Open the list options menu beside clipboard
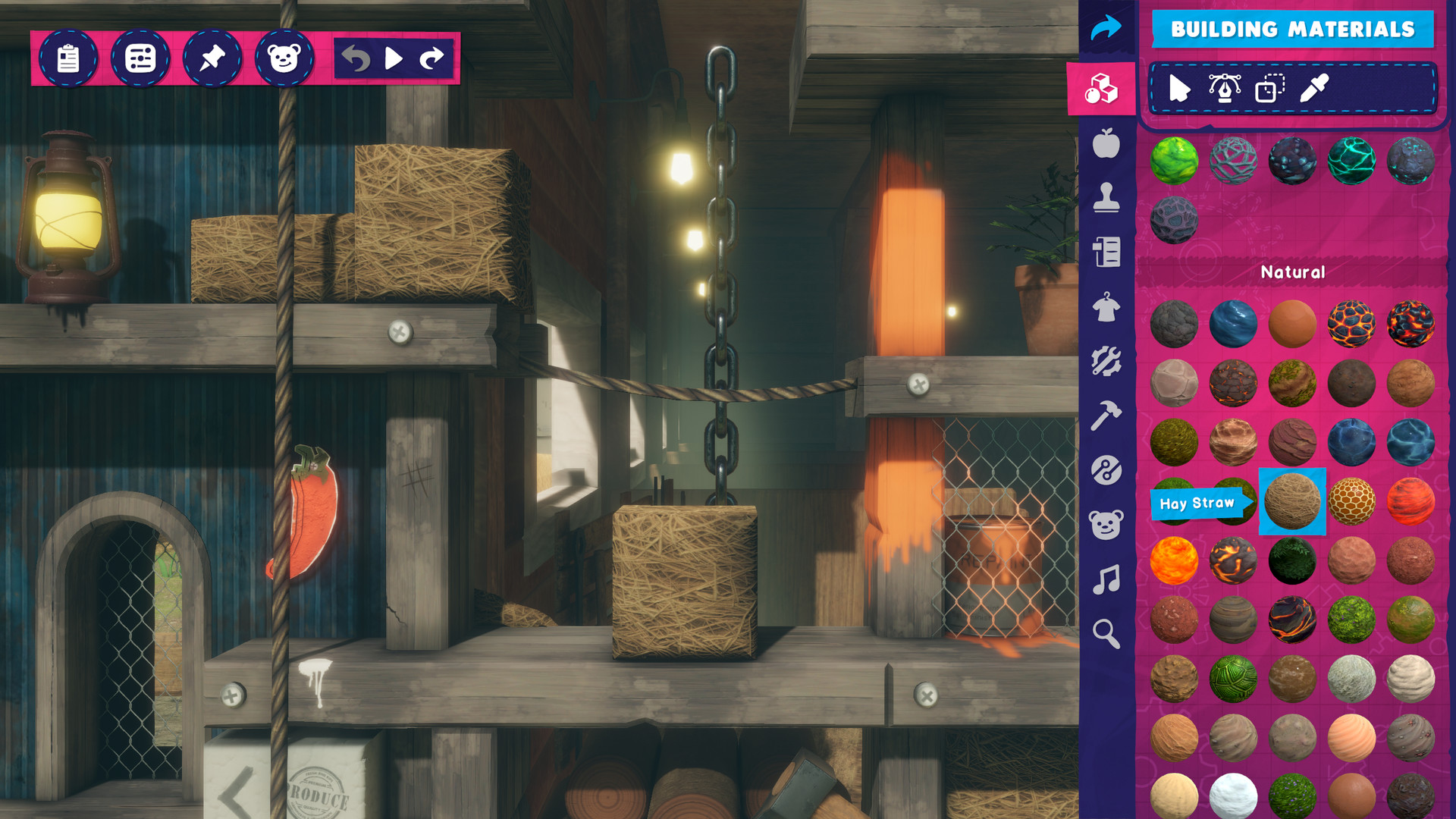1456x819 pixels. pos(142,58)
